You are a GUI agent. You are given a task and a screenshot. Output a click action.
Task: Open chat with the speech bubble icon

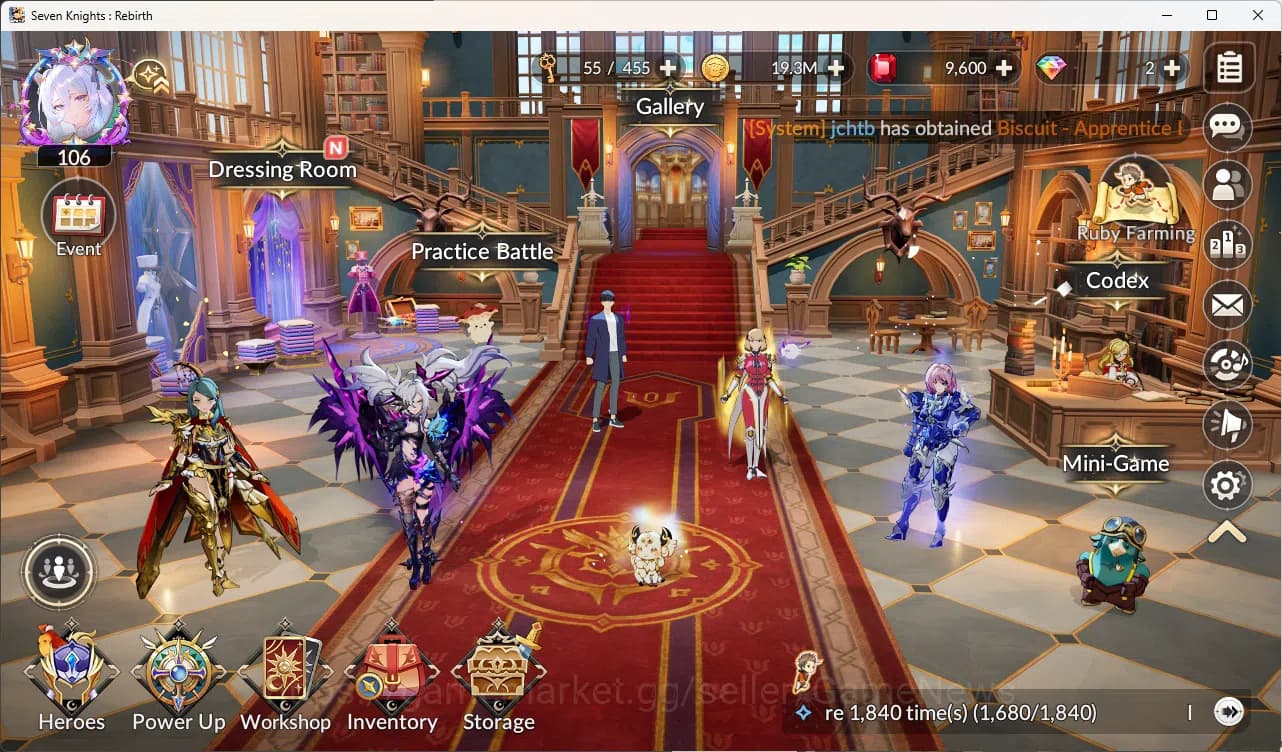(x=1228, y=128)
